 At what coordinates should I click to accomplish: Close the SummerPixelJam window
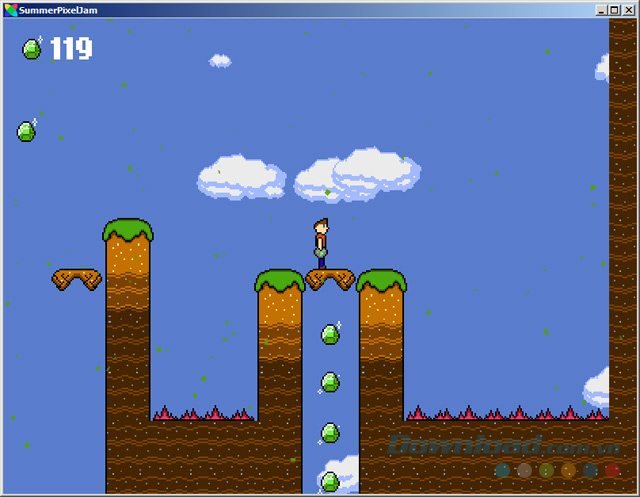pos(629,10)
